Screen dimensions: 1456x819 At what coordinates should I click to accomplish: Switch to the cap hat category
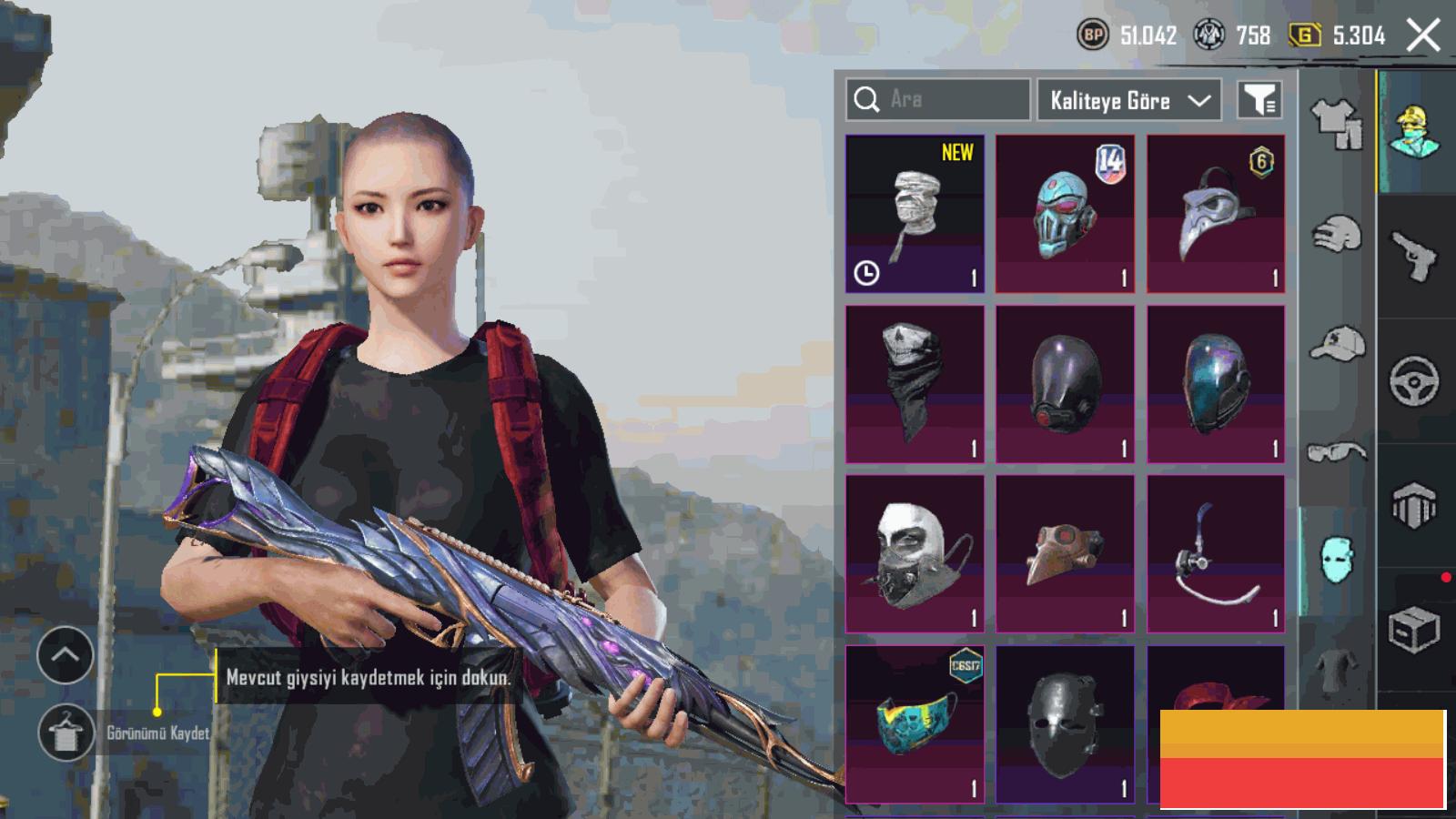(x=1336, y=344)
